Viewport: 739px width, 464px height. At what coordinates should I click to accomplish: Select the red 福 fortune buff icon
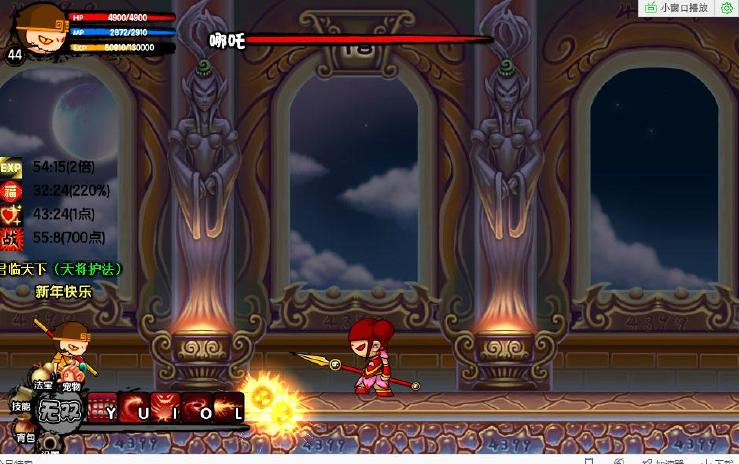(11, 190)
